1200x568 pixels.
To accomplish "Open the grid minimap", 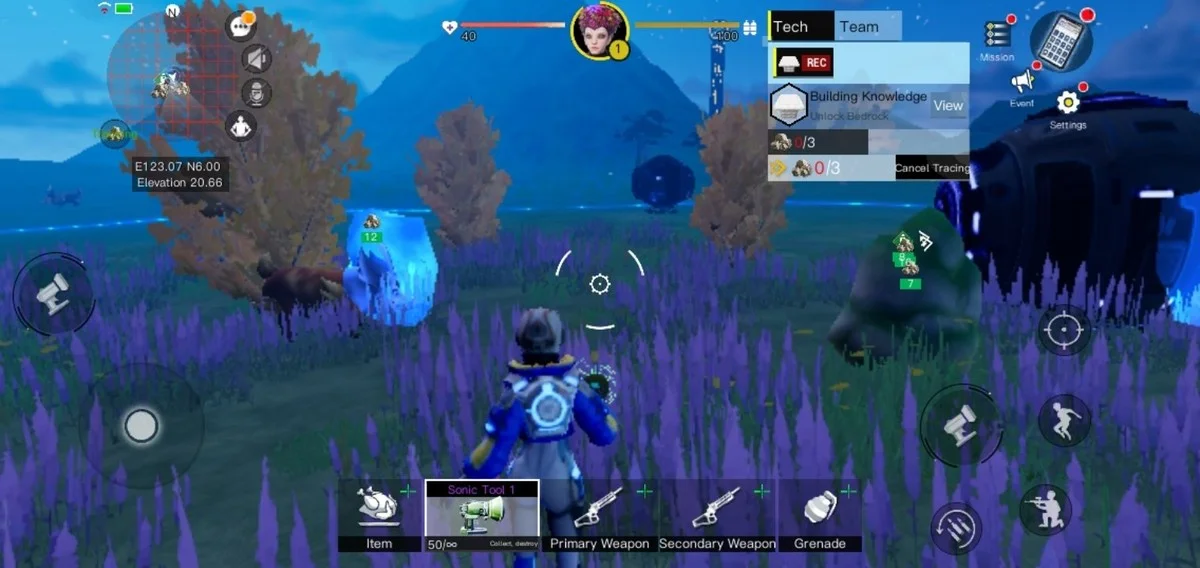I will click(160, 70).
